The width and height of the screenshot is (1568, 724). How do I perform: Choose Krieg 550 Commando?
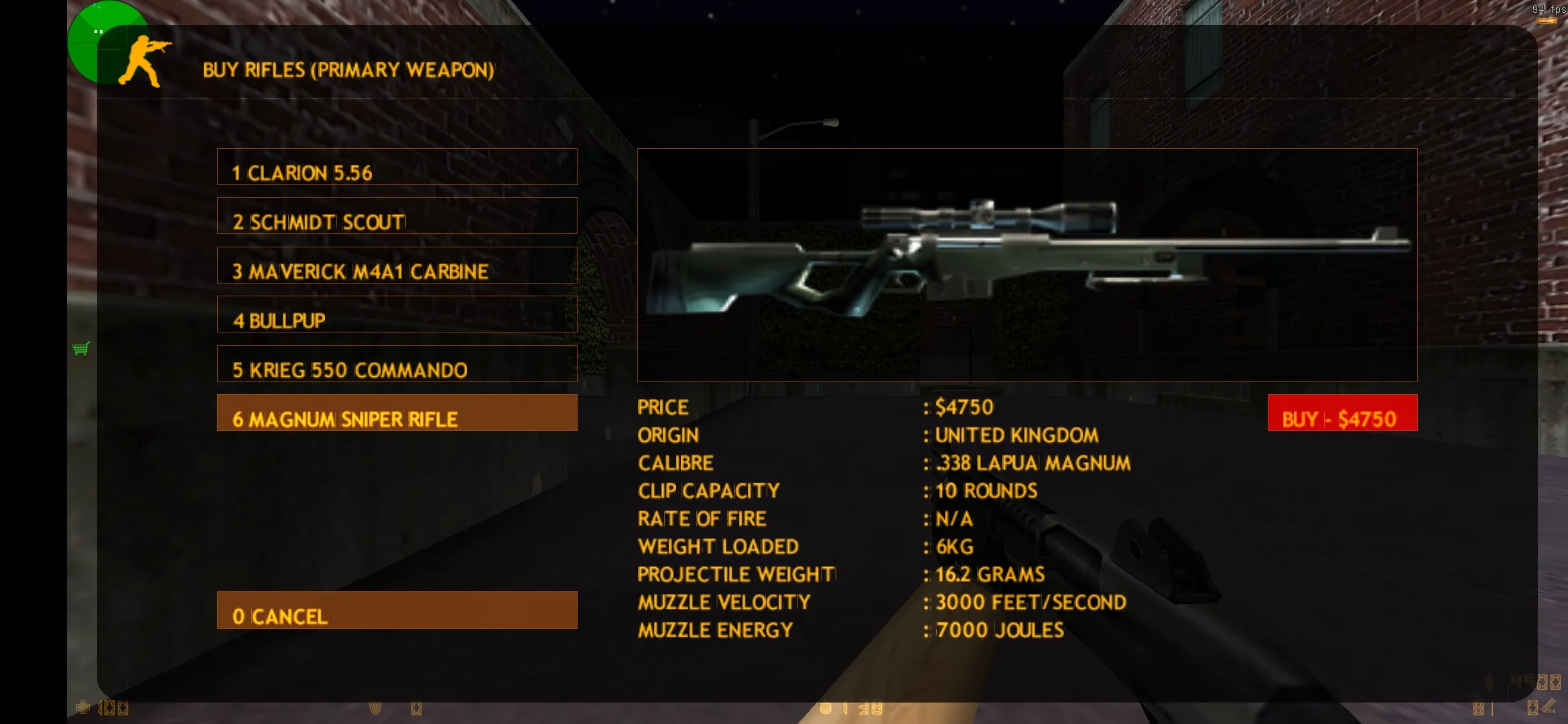click(x=397, y=364)
